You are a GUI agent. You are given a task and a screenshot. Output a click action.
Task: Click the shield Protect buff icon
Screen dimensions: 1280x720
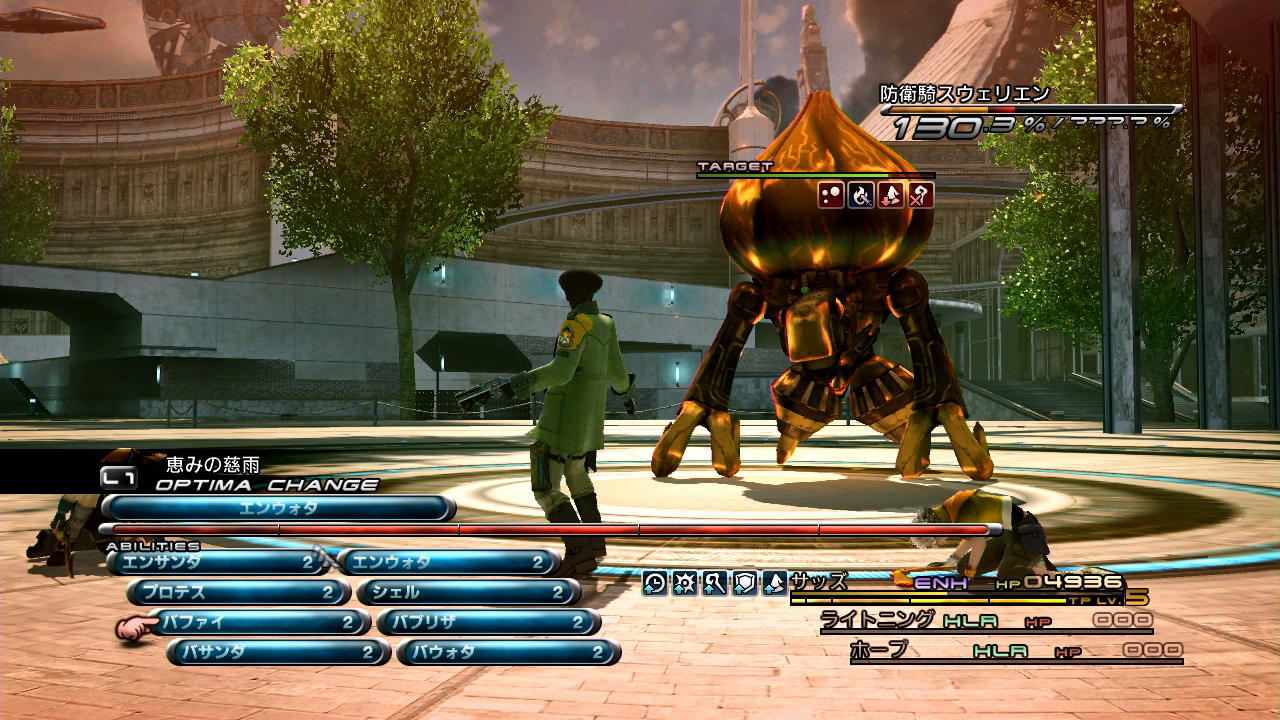pos(744,583)
